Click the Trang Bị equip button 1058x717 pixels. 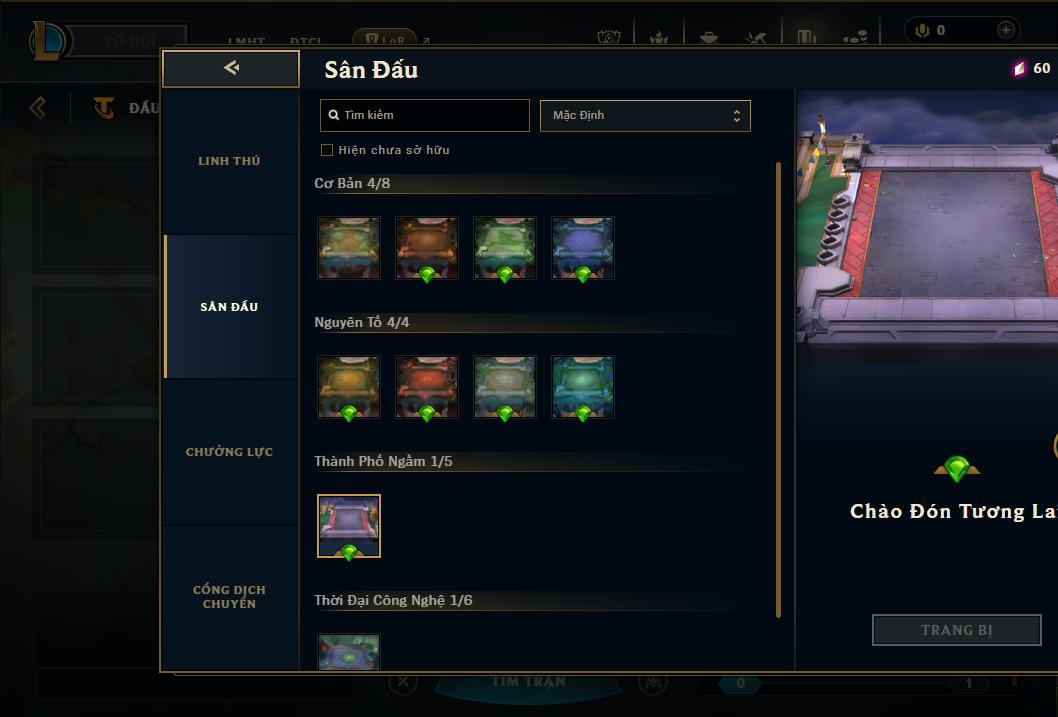957,630
